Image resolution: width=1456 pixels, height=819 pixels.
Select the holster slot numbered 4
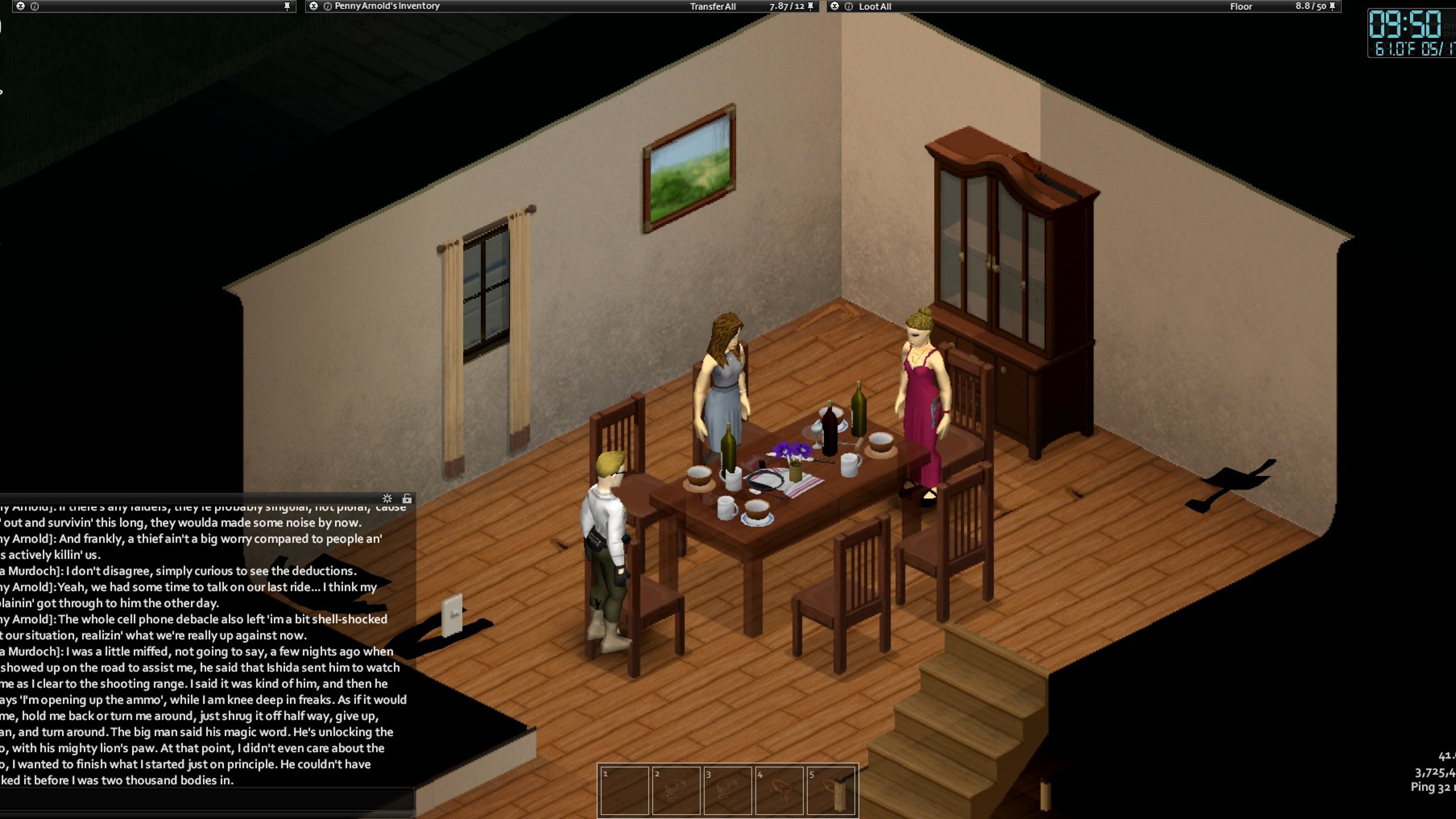780,791
